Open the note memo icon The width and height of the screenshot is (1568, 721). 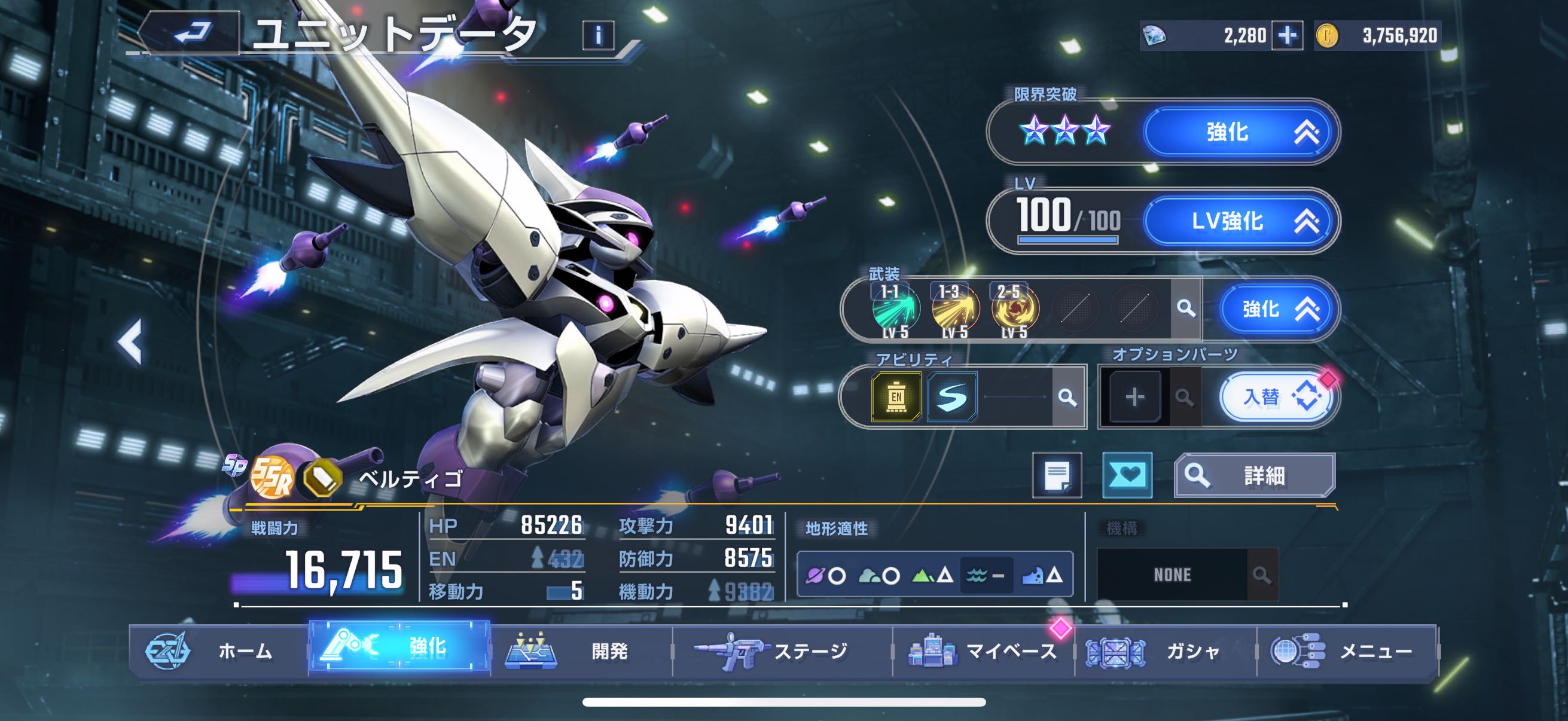click(1057, 475)
